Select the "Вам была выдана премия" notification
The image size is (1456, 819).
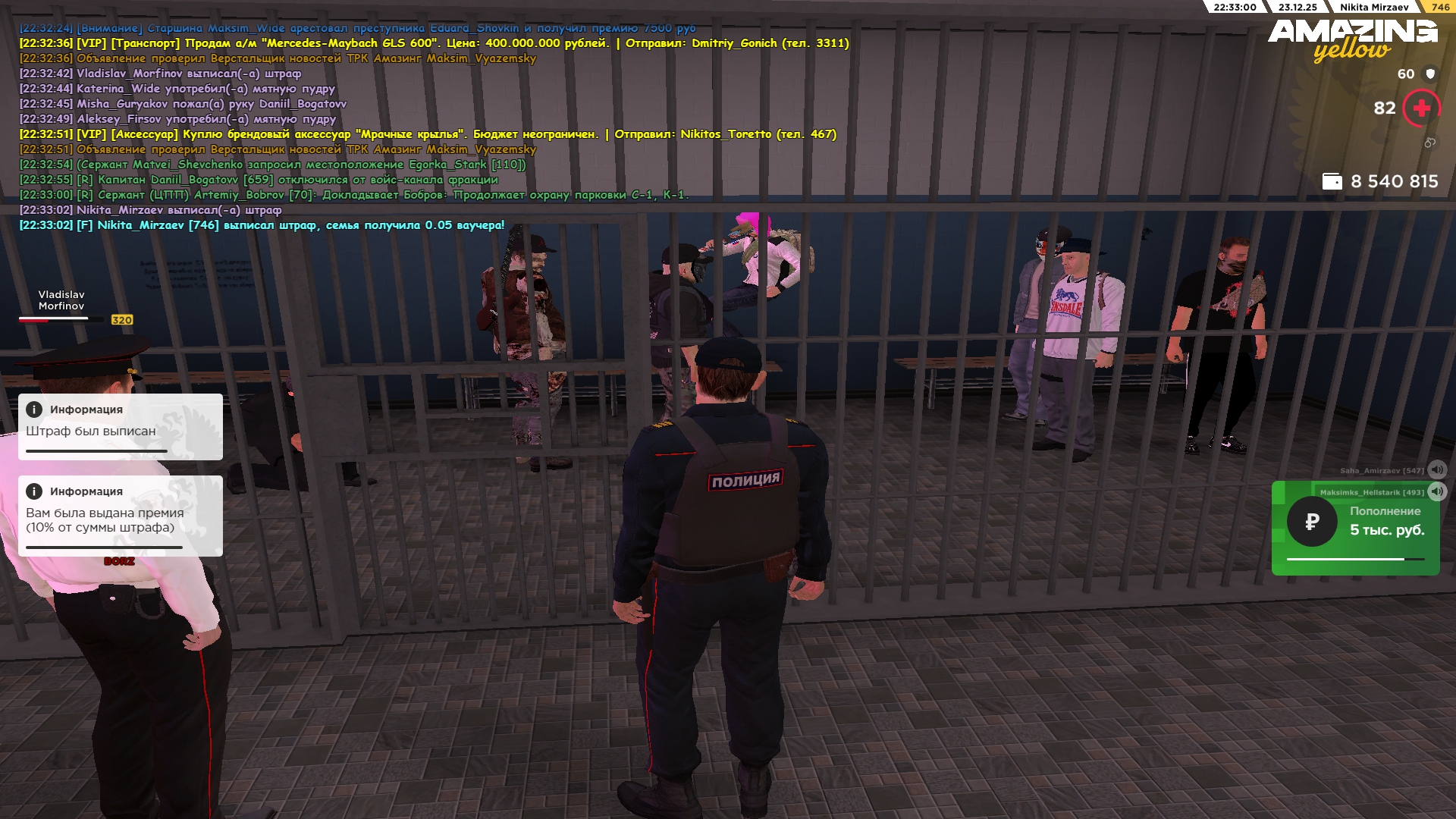click(121, 516)
